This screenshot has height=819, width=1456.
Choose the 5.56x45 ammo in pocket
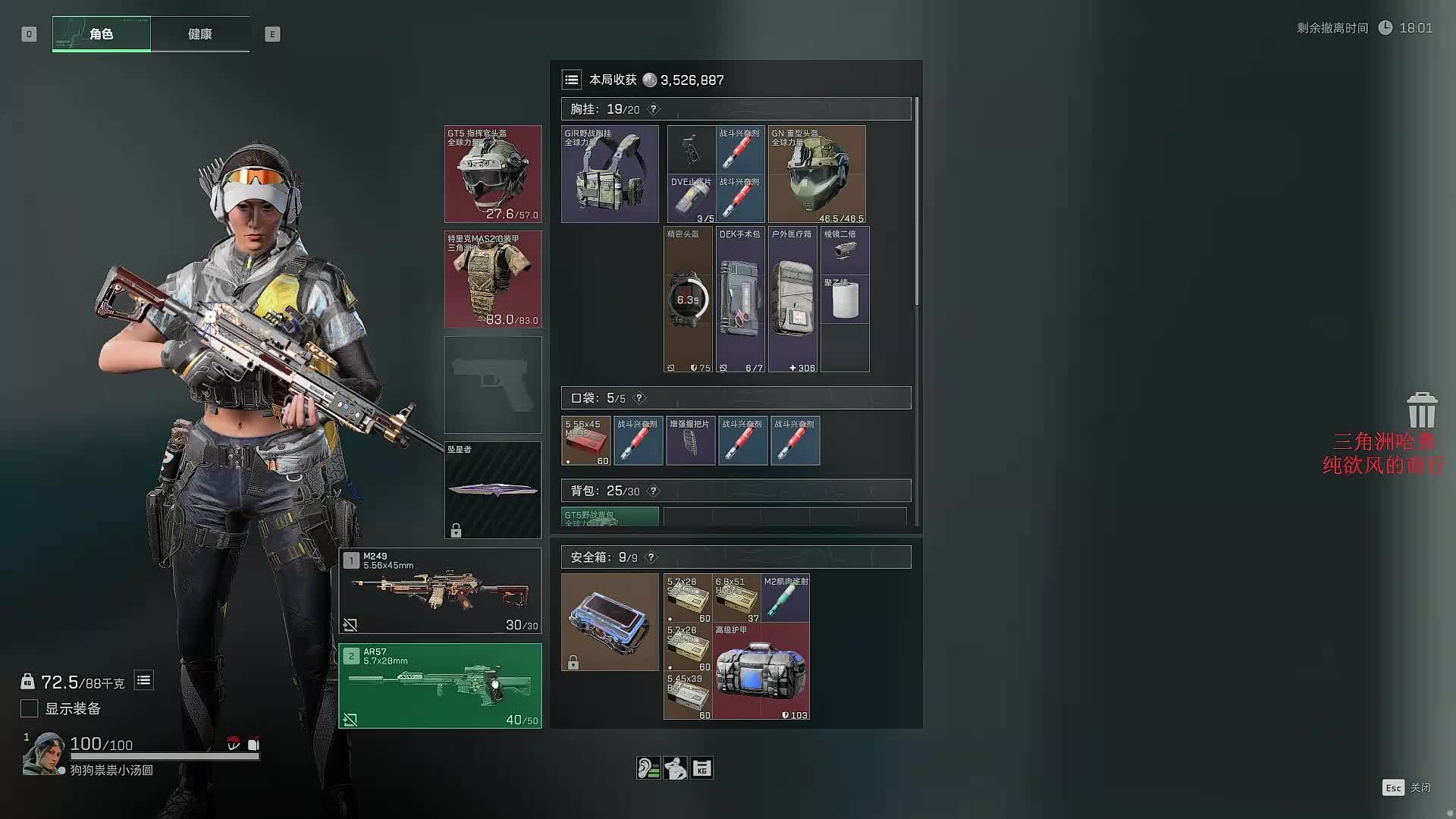[585, 441]
